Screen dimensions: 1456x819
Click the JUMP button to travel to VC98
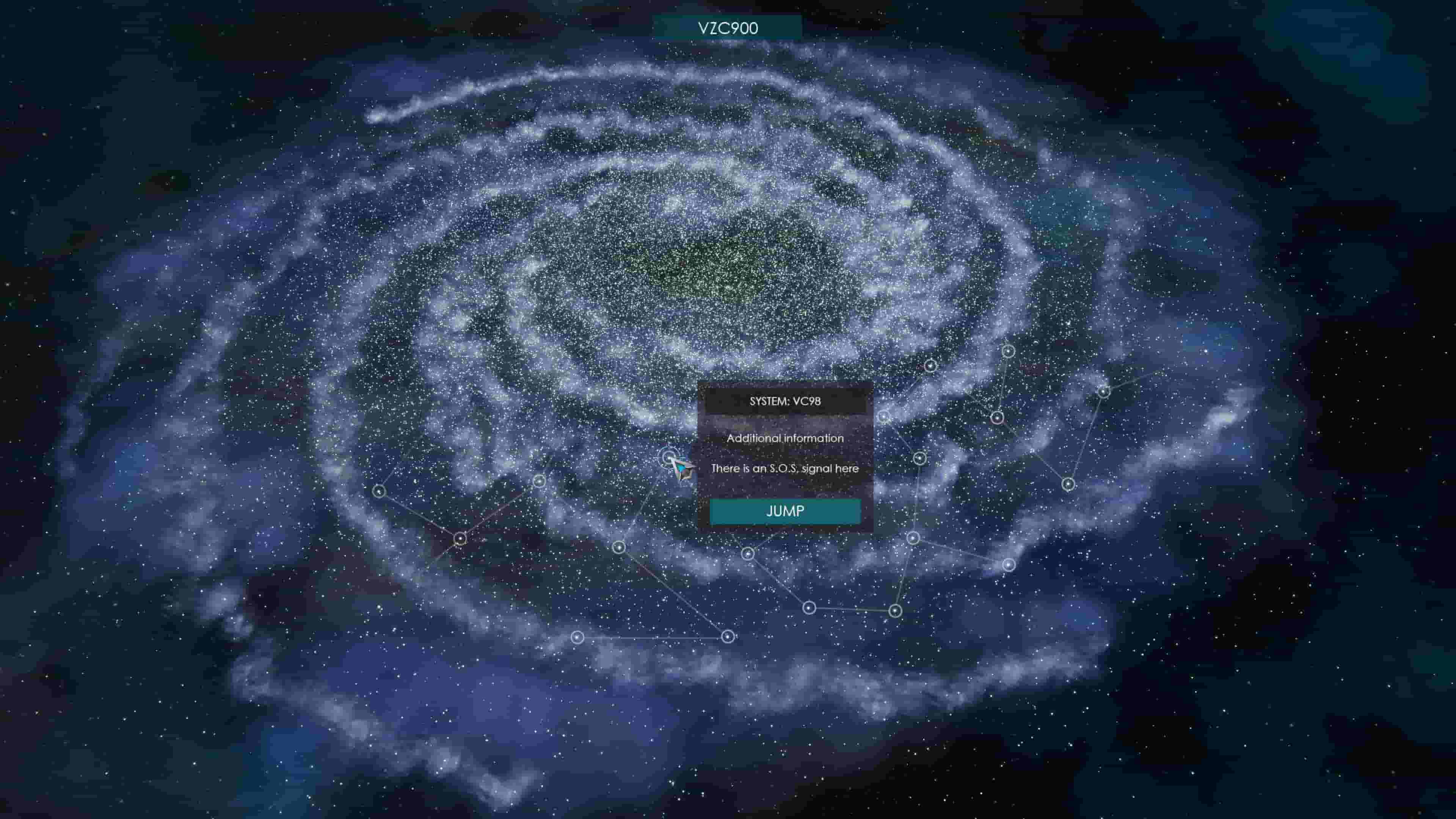[x=786, y=511]
